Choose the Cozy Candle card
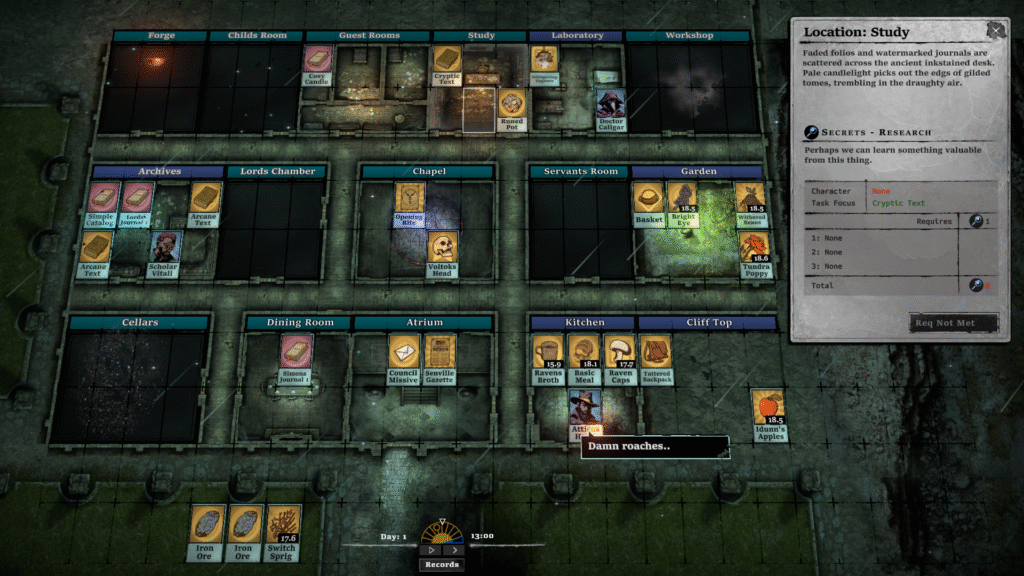This screenshot has height=576, width=1024. pyautogui.click(x=317, y=65)
